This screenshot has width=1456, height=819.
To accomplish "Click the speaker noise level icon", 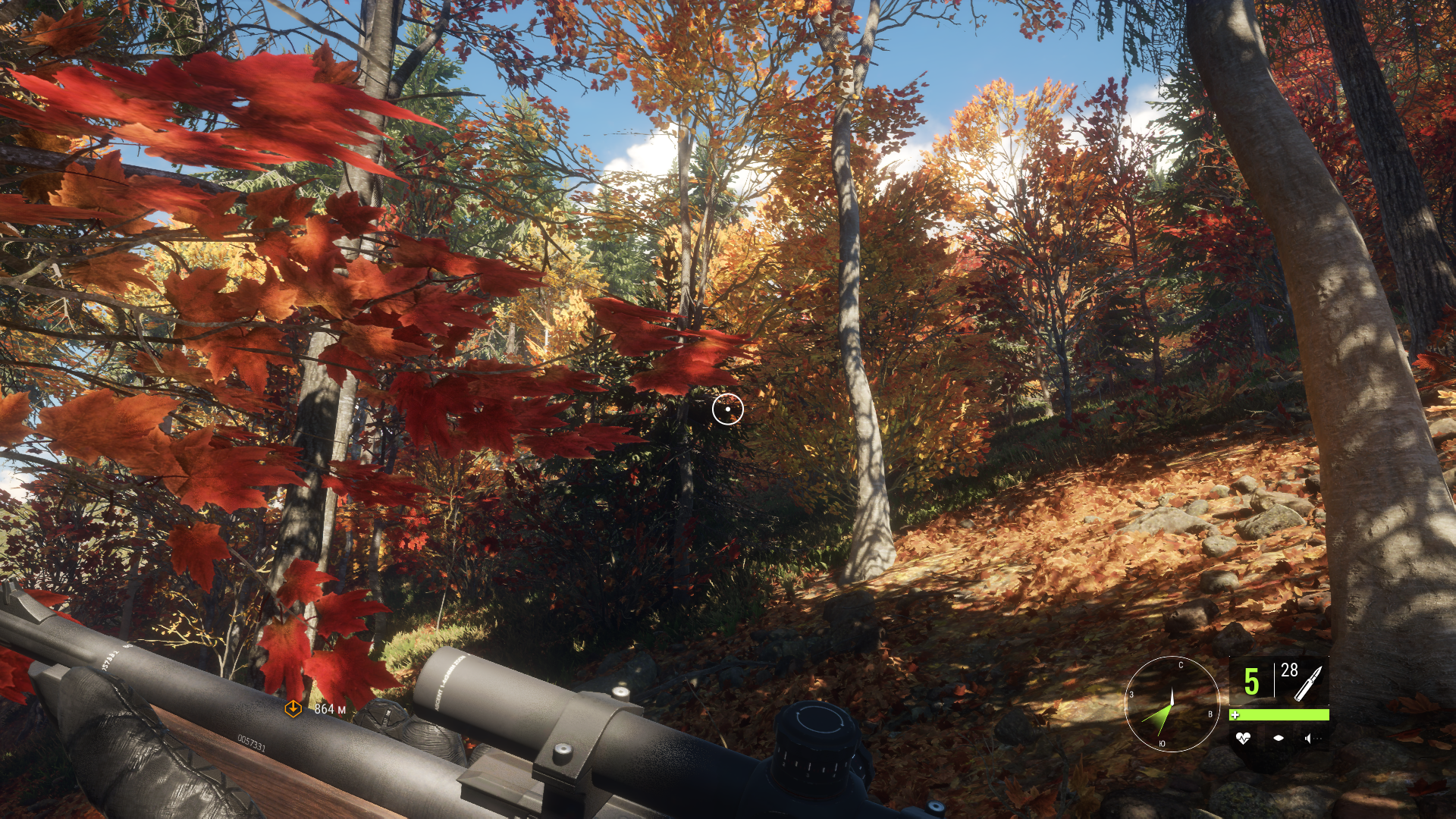I will 1311,738.
